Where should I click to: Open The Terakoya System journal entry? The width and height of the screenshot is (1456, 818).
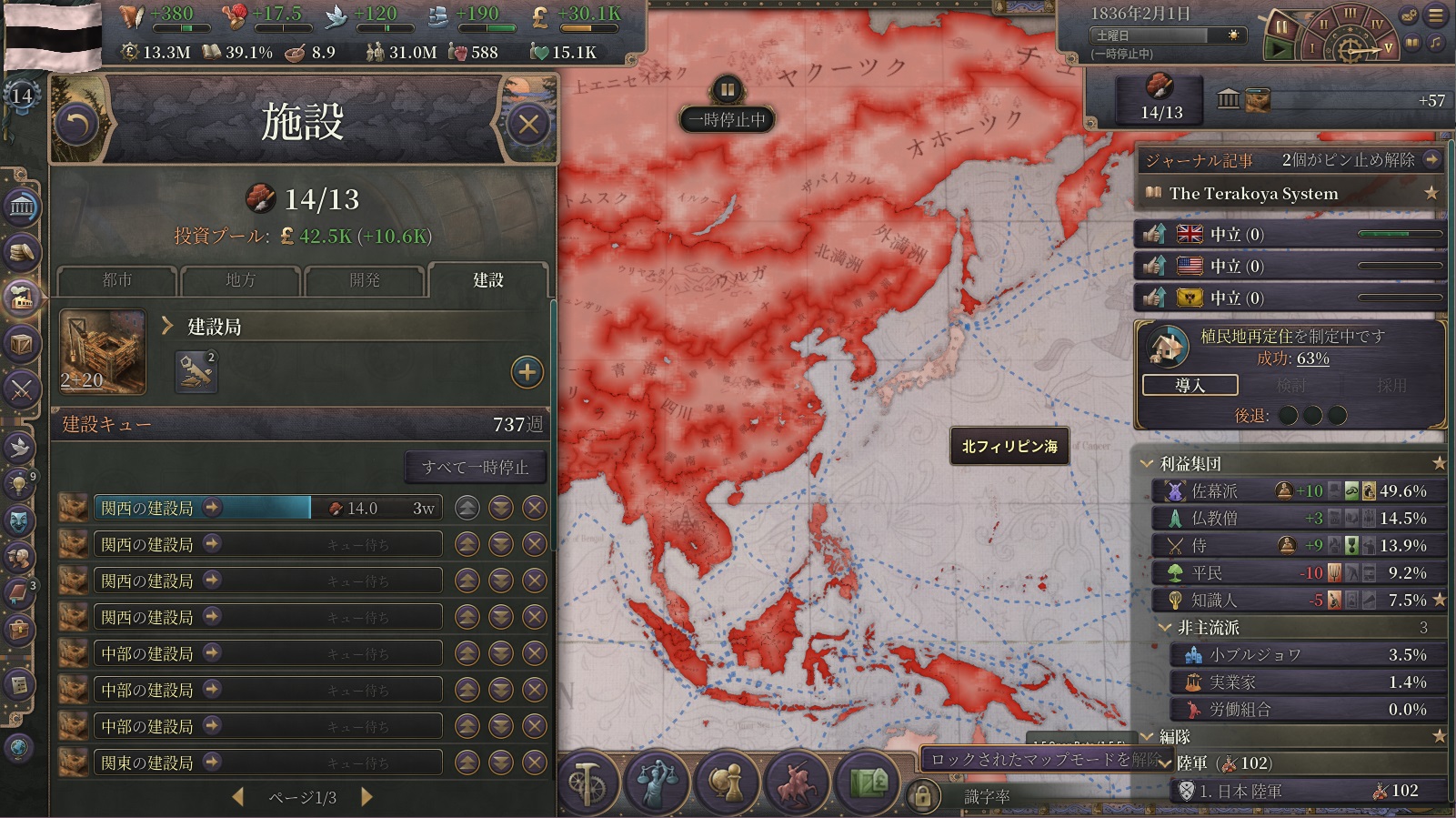(1253, 193)
